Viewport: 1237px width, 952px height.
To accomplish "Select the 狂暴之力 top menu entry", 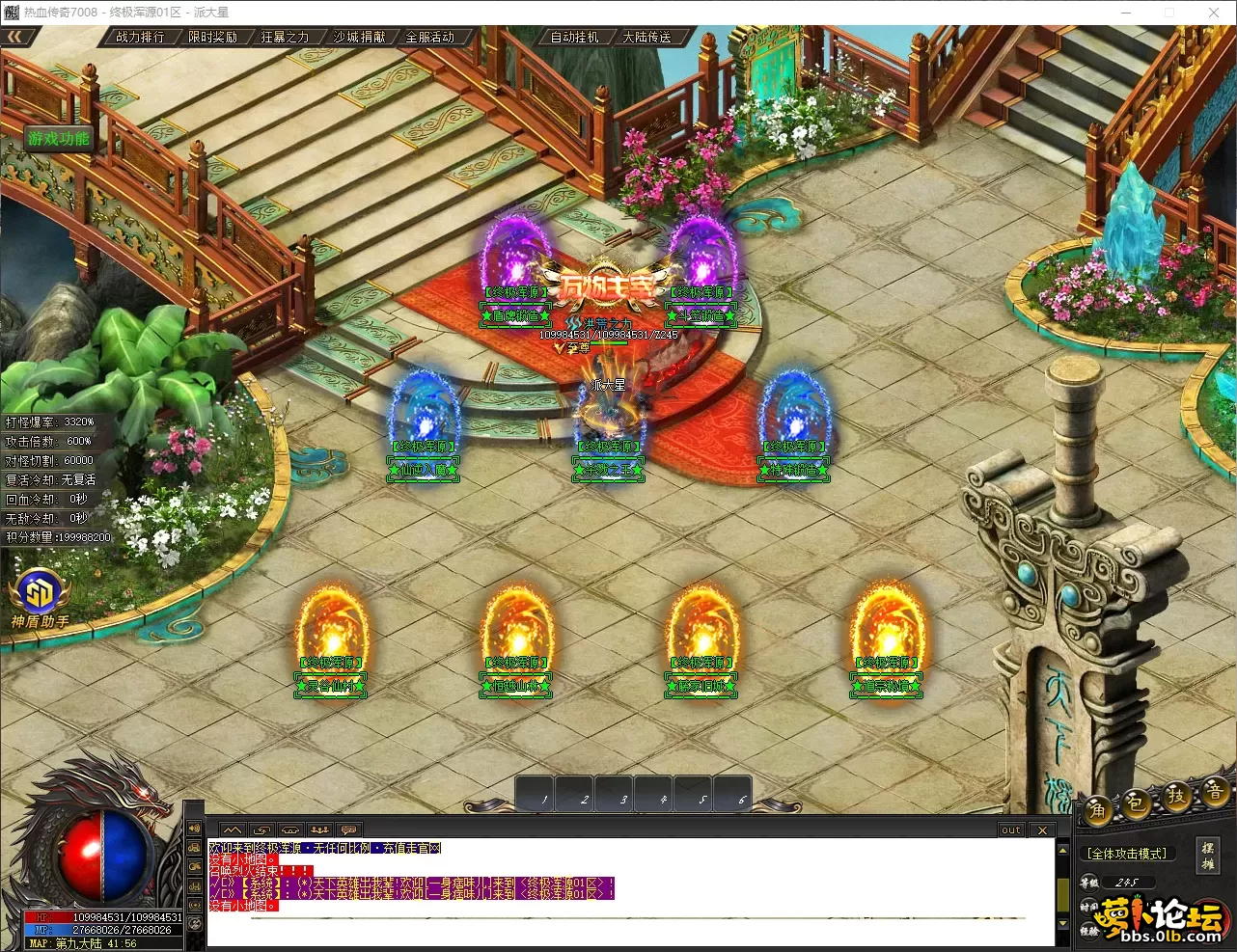I will tap(285, 38).
